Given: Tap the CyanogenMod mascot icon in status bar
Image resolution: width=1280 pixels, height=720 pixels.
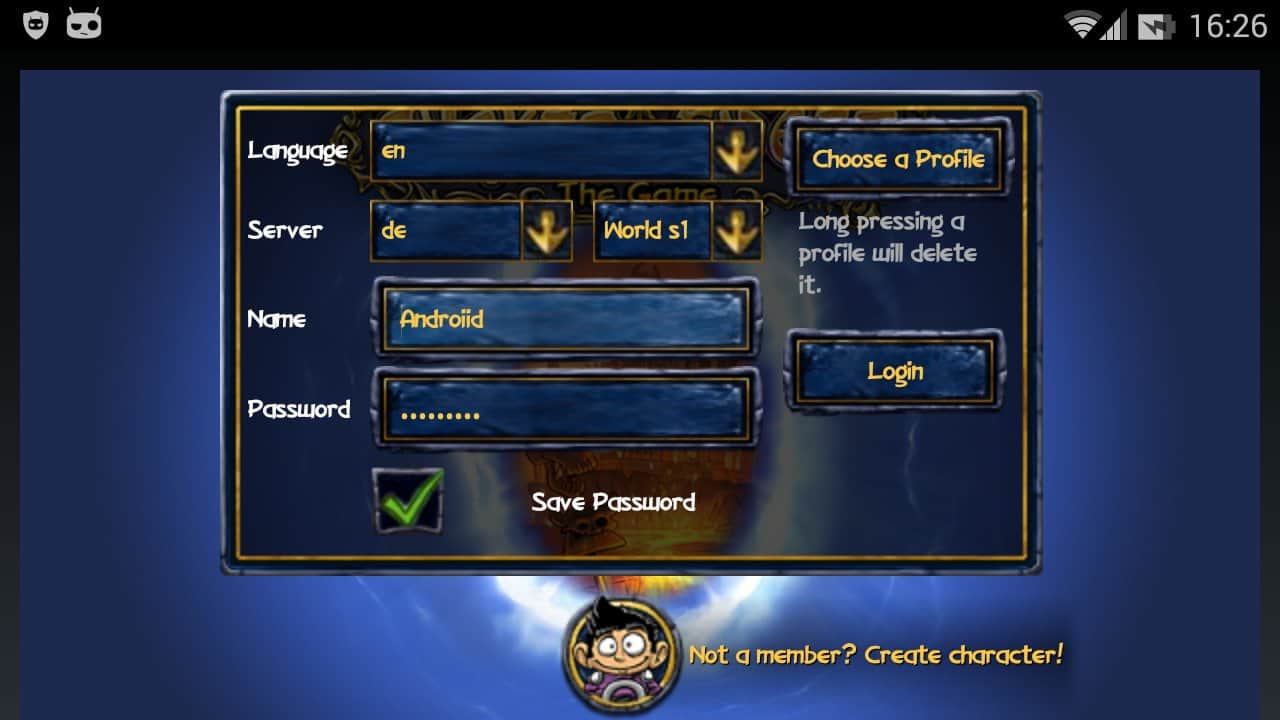Looking at the screenshot, I should click(x=84, y=21).
